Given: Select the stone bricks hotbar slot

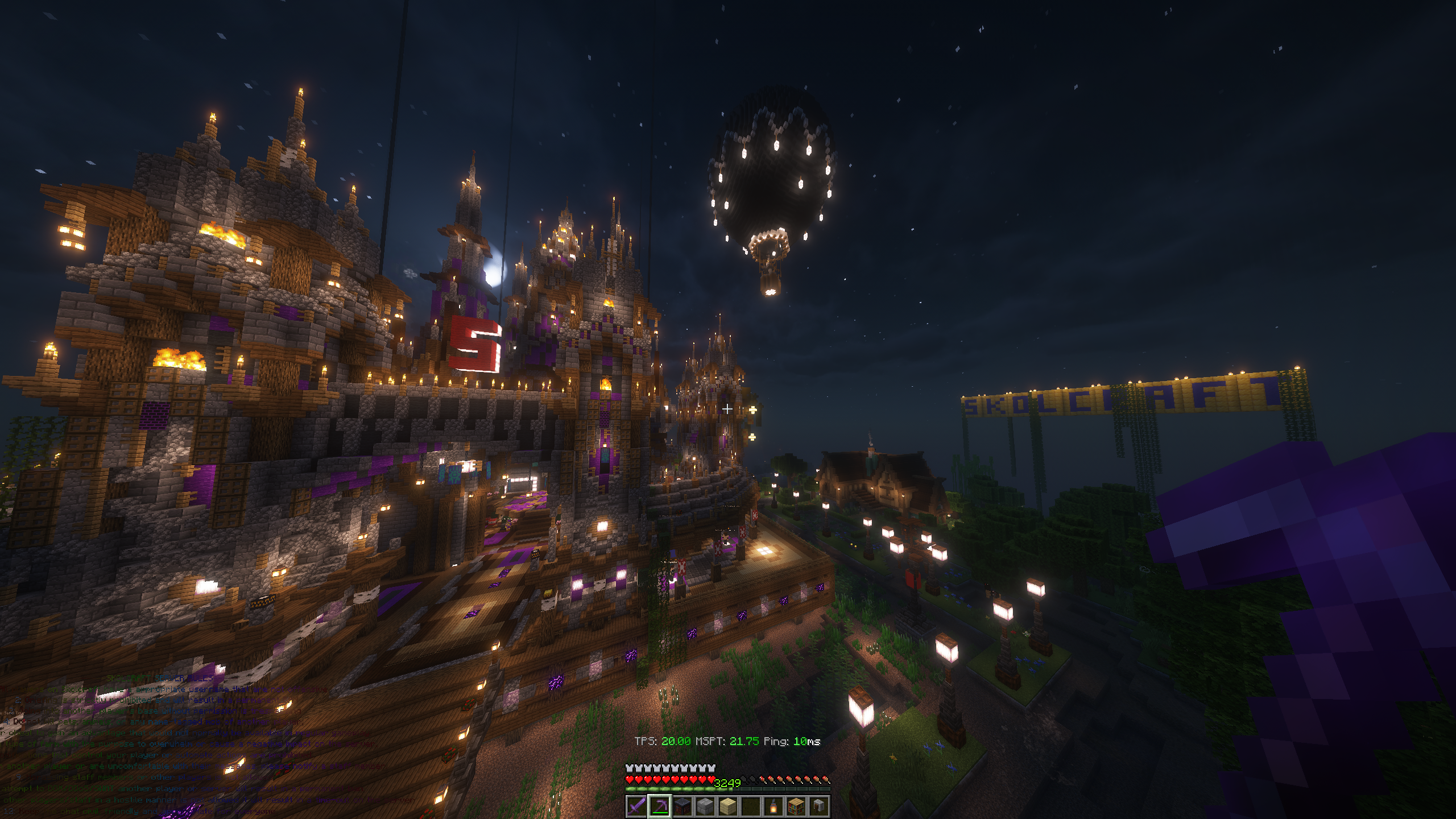Looking at the screenshot, I should 705,806.
